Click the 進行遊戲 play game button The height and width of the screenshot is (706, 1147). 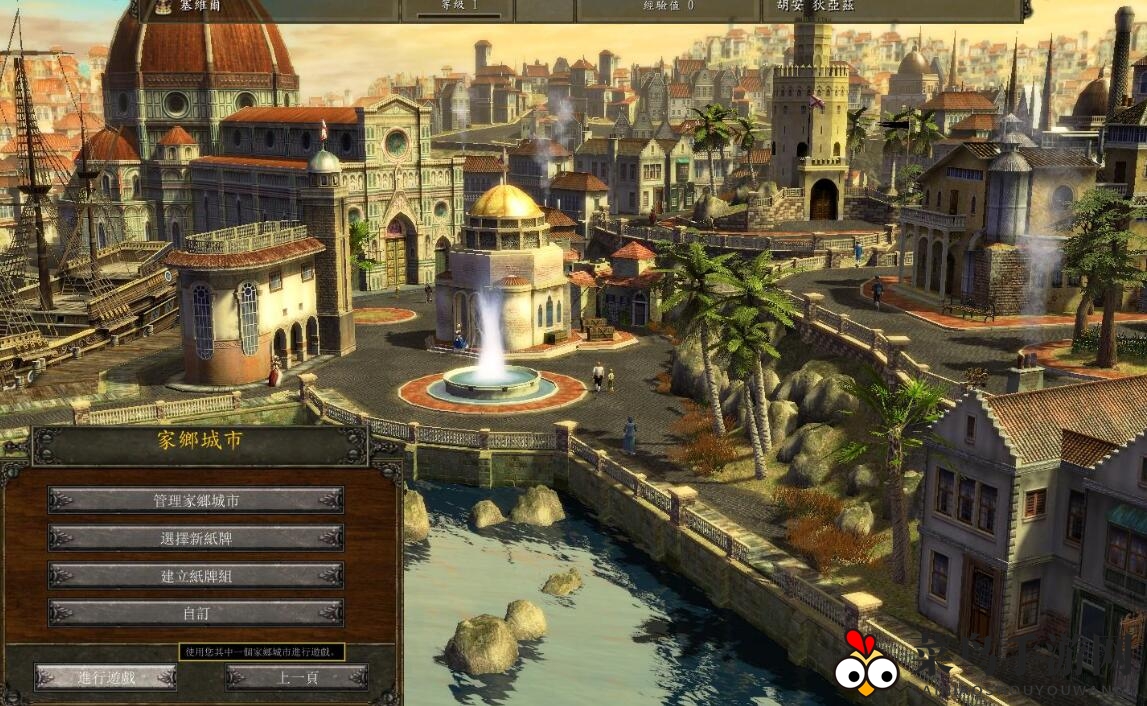point(106,677)
